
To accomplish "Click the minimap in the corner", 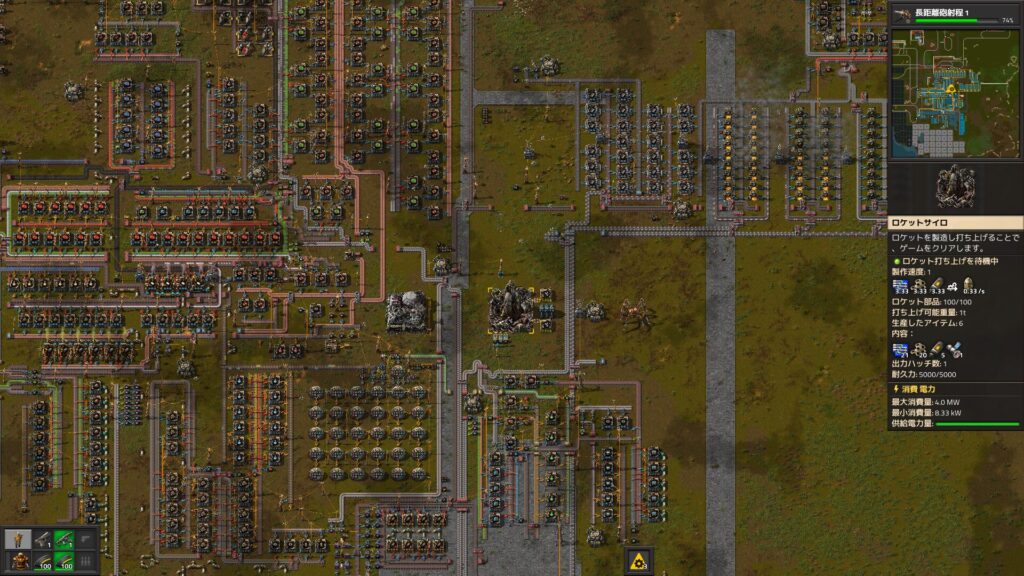I will (955, 93).
